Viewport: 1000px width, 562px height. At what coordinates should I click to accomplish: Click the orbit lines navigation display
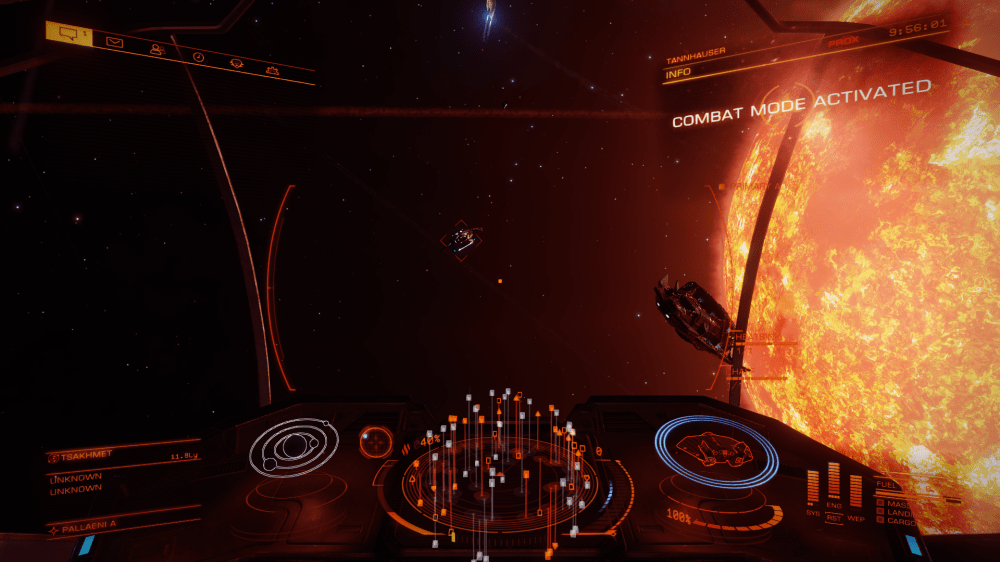293,446
